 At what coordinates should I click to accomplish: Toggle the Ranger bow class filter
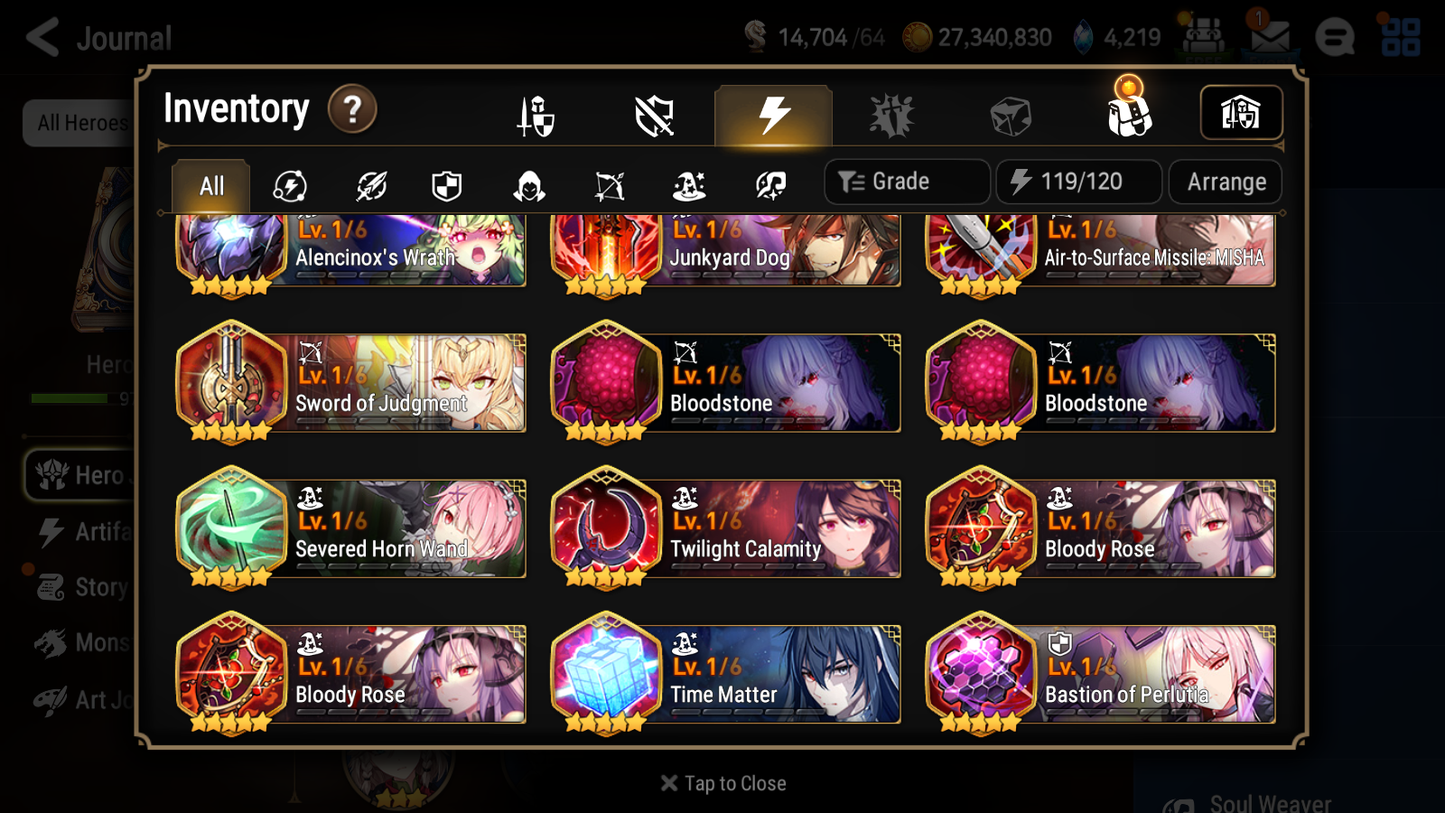coord(608,182)
